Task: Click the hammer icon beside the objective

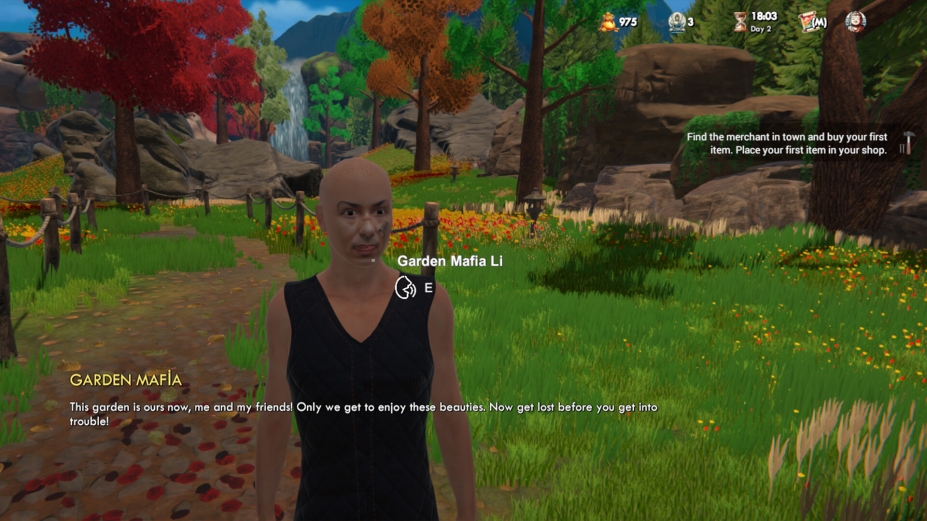Action: [x=907, y=143]
